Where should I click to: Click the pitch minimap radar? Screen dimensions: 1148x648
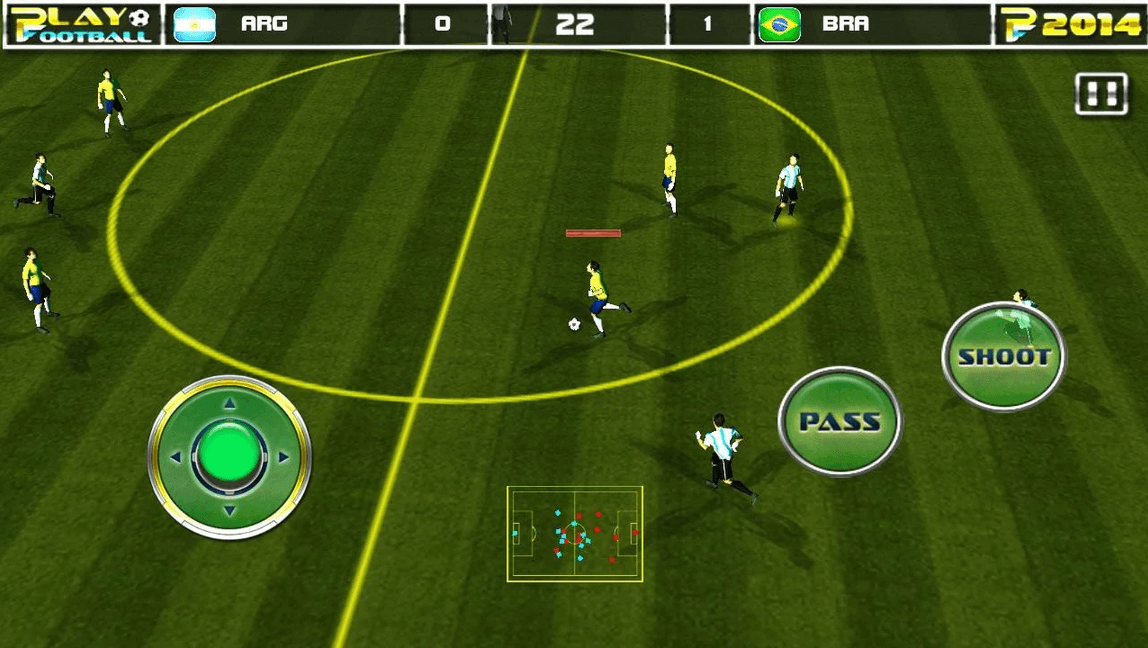point(575,533)
